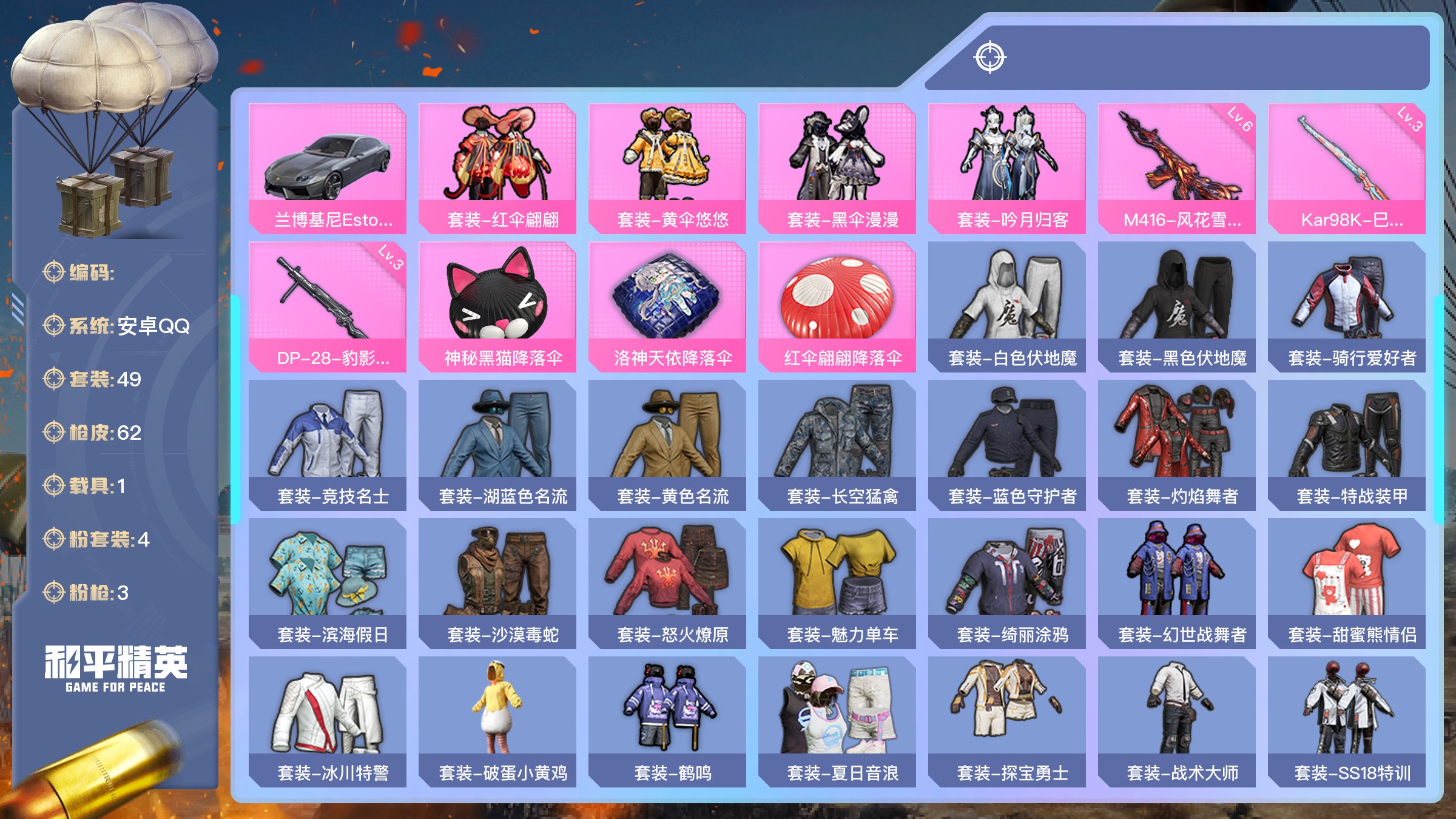The image size is (1456, 819).
Task: Select the 套装-黑伞漫漫 outfit
Action: (x=837, y=168)
